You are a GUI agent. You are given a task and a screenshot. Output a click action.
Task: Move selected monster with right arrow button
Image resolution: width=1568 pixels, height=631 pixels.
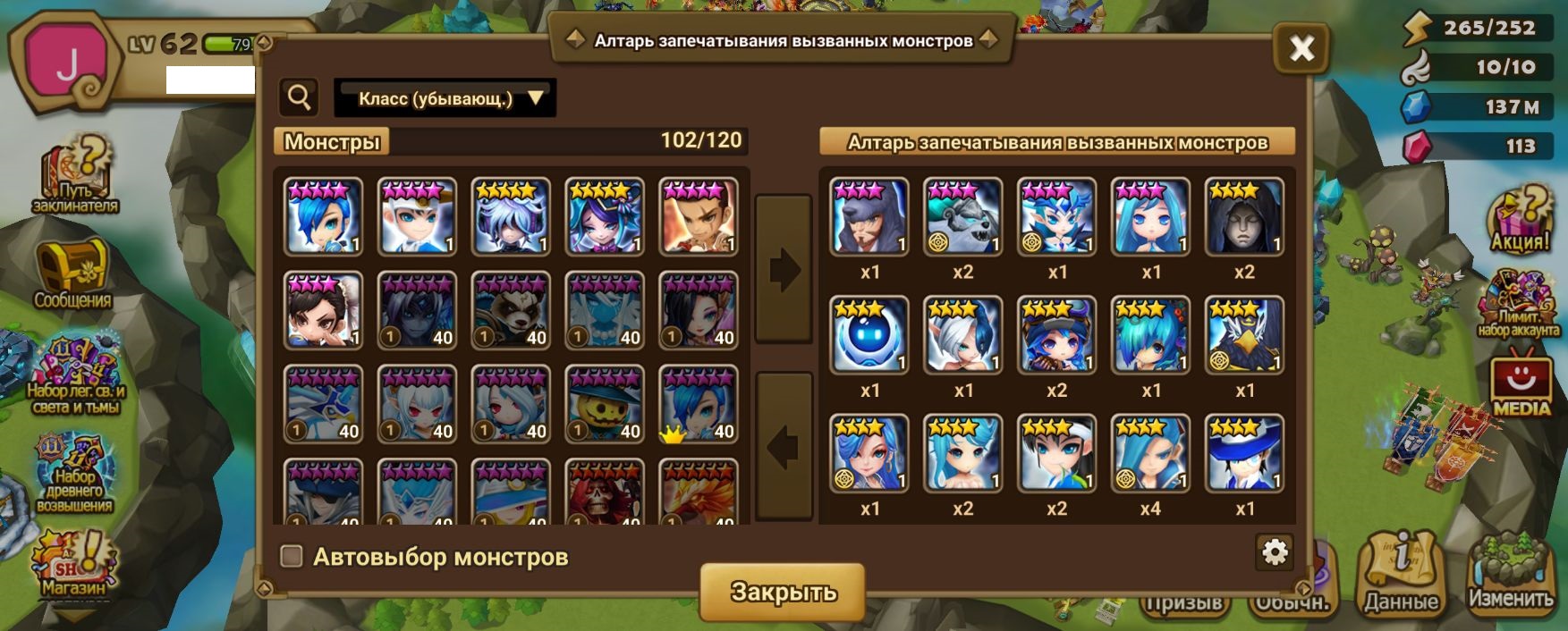click(784, 268)
